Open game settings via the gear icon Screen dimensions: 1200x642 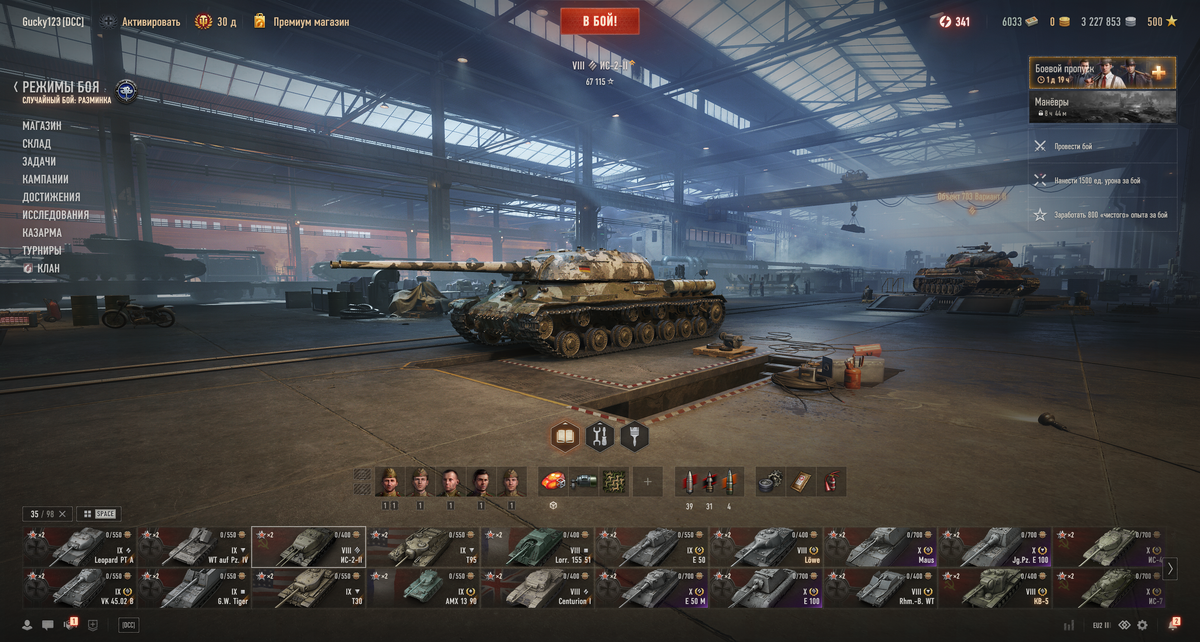coord(1142,625)
